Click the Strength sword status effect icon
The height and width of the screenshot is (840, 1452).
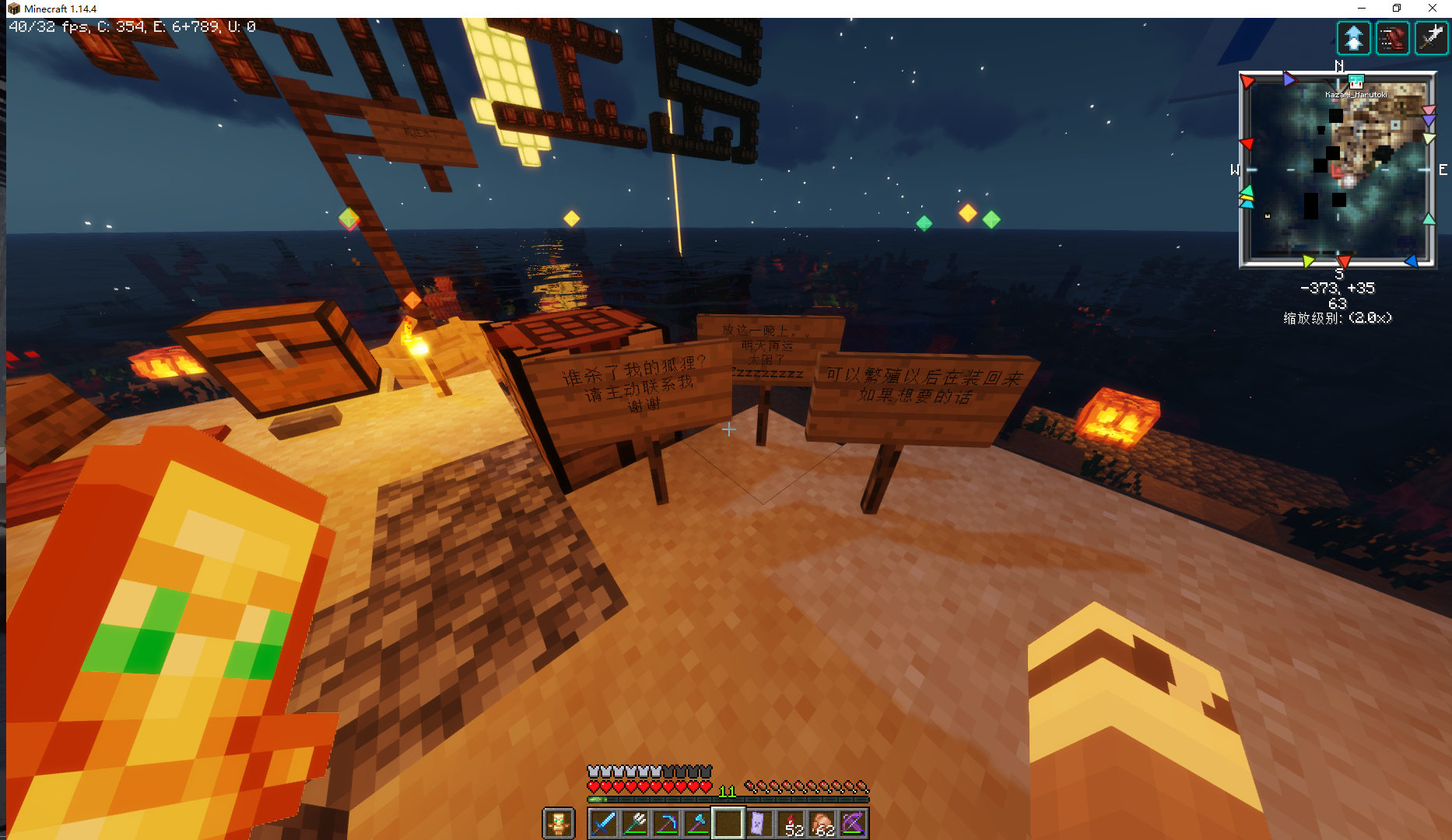(1430, 38)
